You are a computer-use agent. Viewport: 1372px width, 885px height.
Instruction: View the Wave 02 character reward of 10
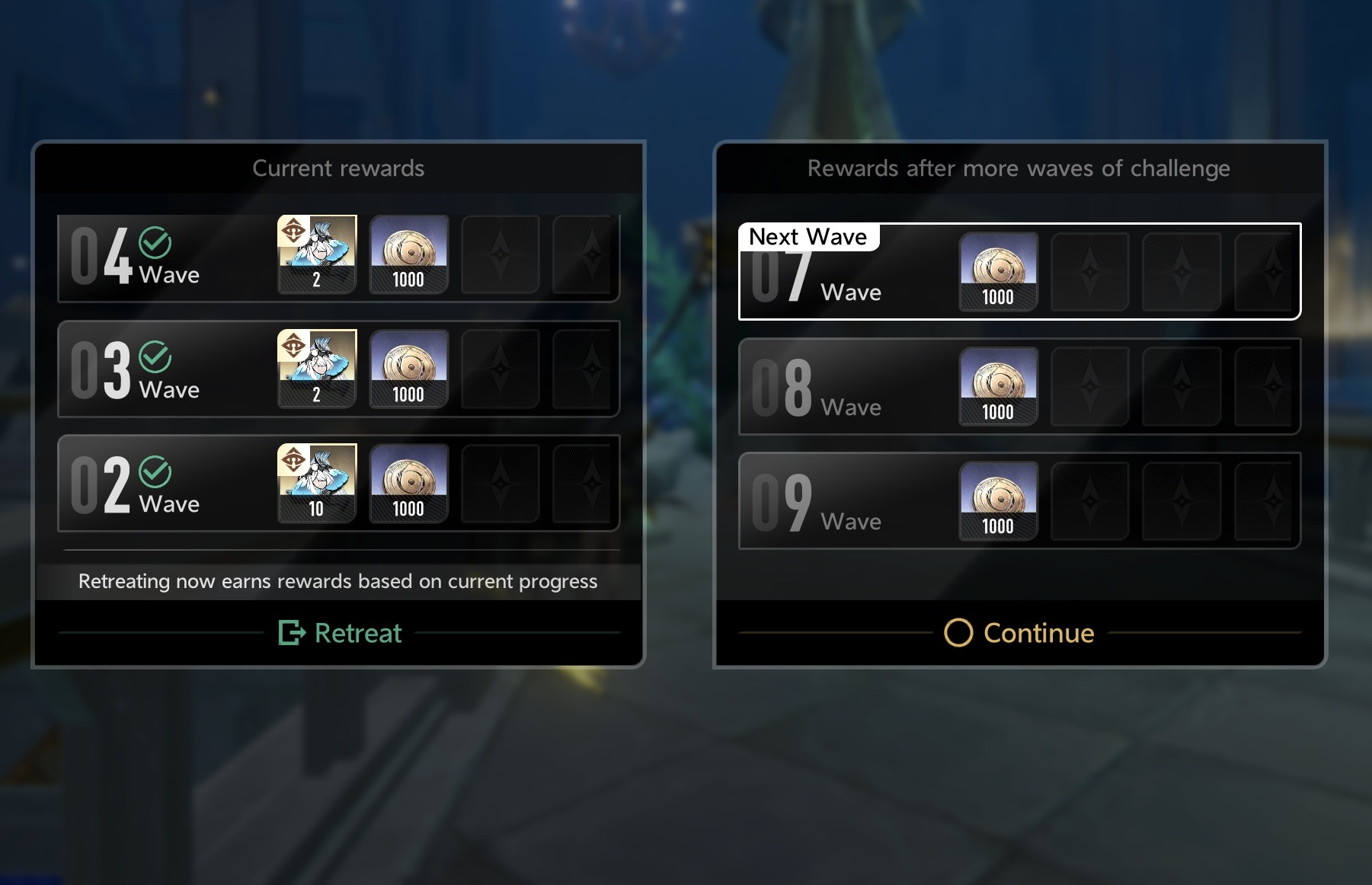click(x=317, y=483)
